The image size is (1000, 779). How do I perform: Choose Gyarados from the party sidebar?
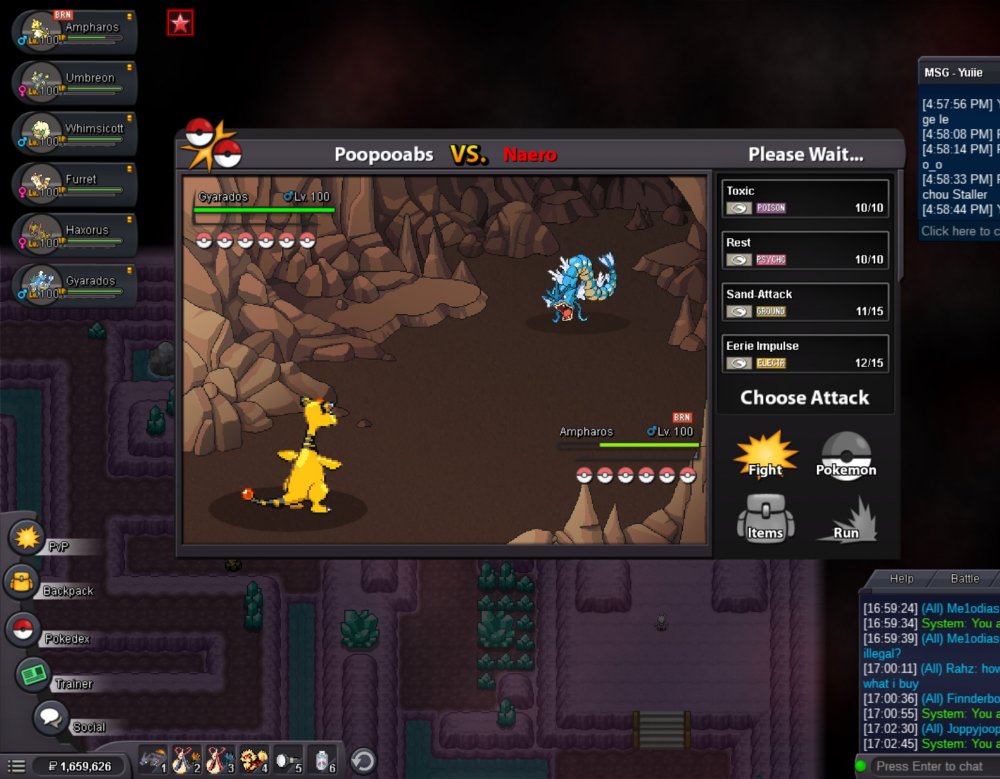(x=74, y=284)
